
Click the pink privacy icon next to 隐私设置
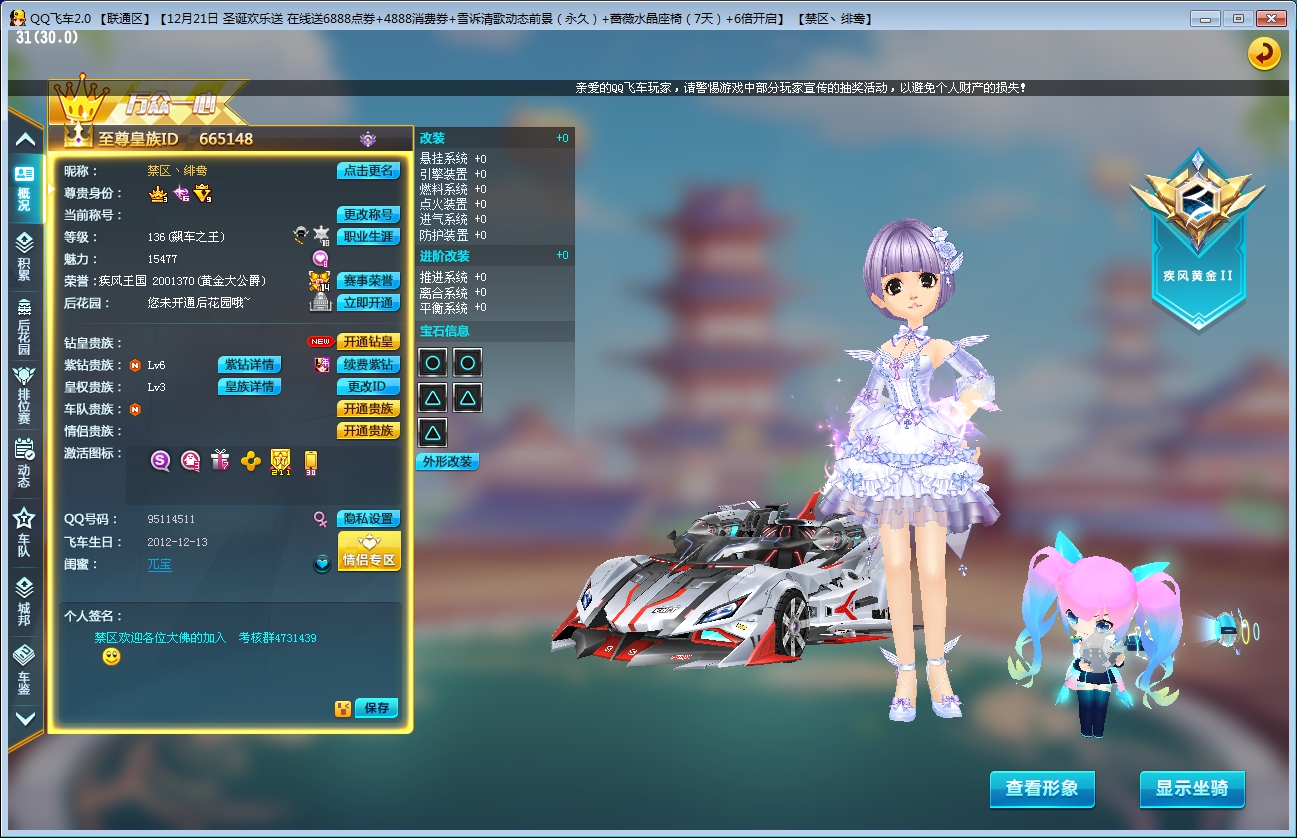323,517
